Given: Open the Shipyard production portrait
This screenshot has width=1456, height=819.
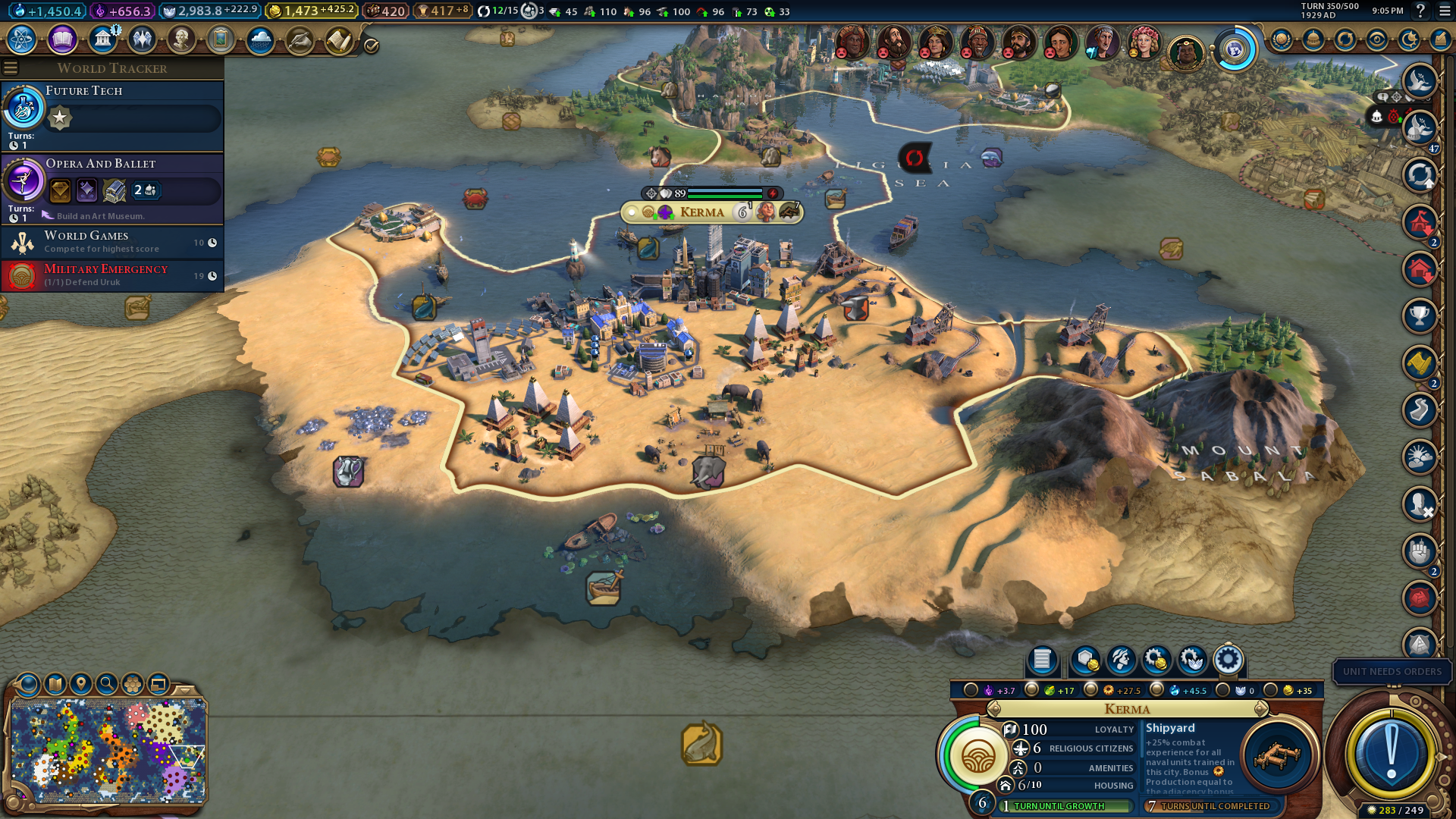Looking at the screenshot, I should point(1278,755).
